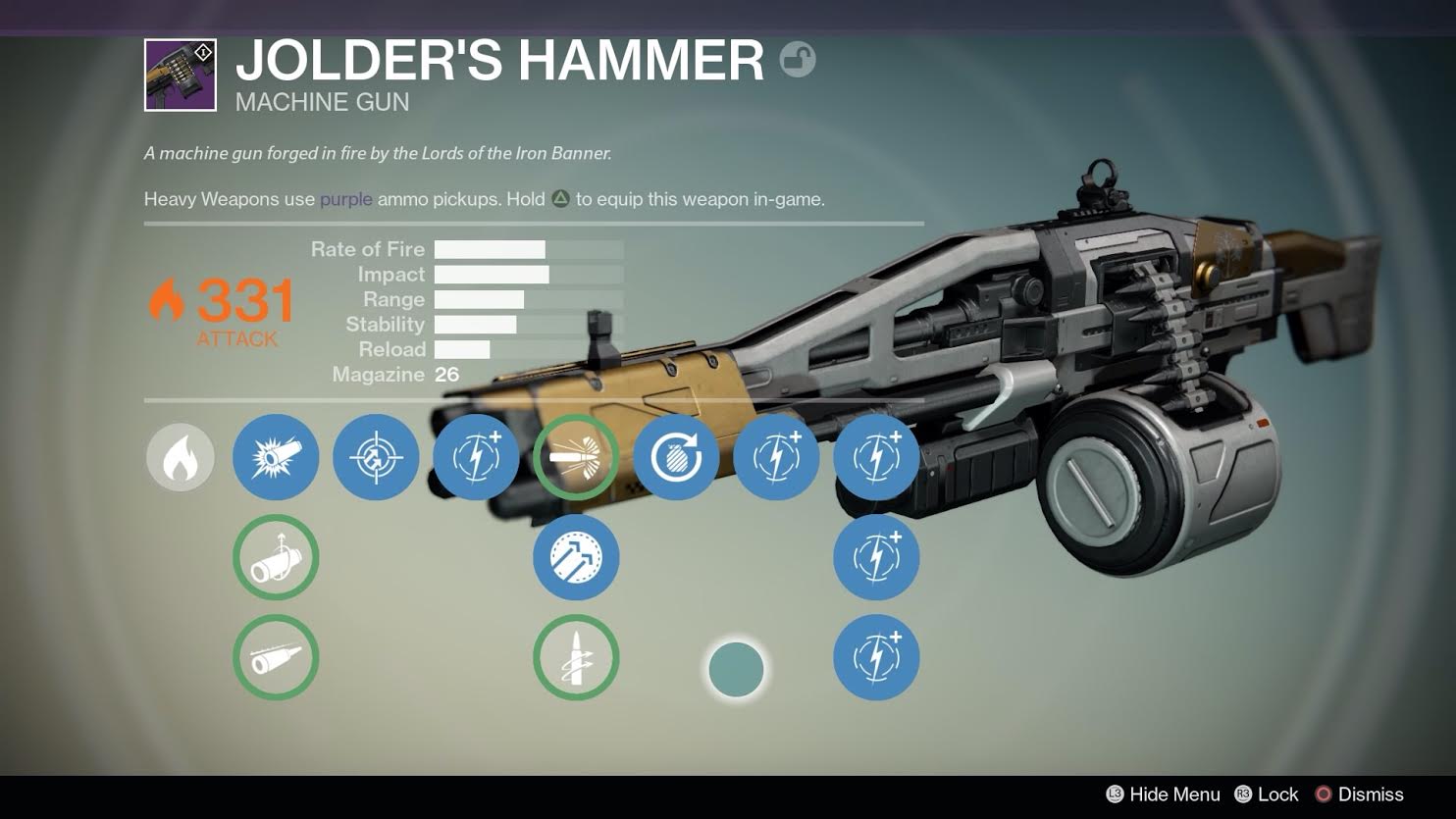The height and width of the screenshot is (819, 1456).
Task: Click the selected bullet-spread perk node
Action: pos(576,457)
